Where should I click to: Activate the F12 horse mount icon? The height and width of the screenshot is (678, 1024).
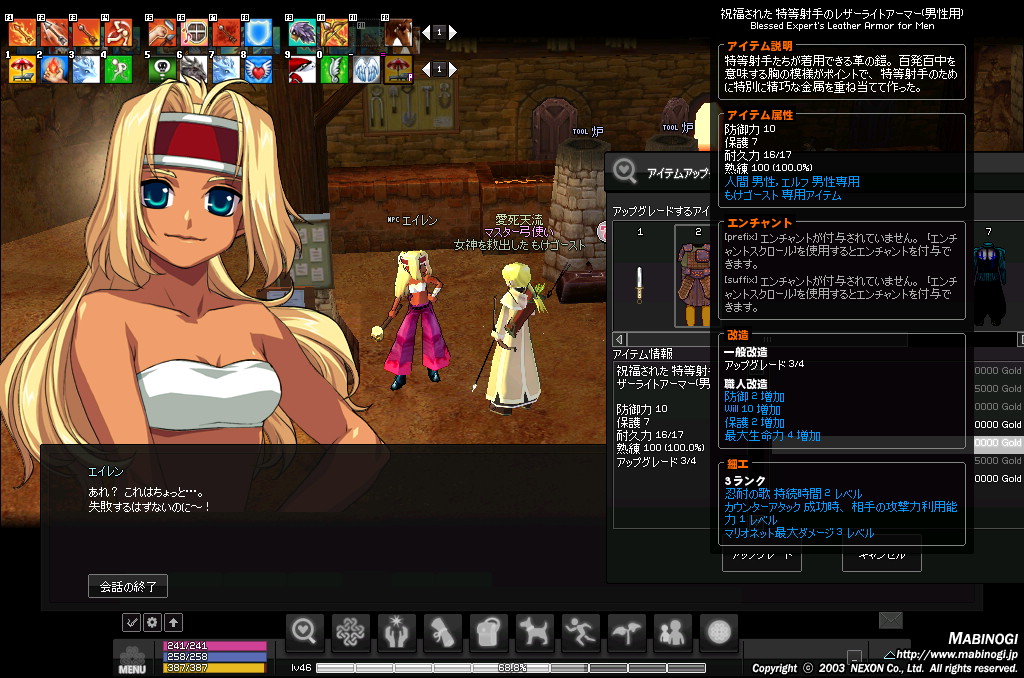point(399,34)
